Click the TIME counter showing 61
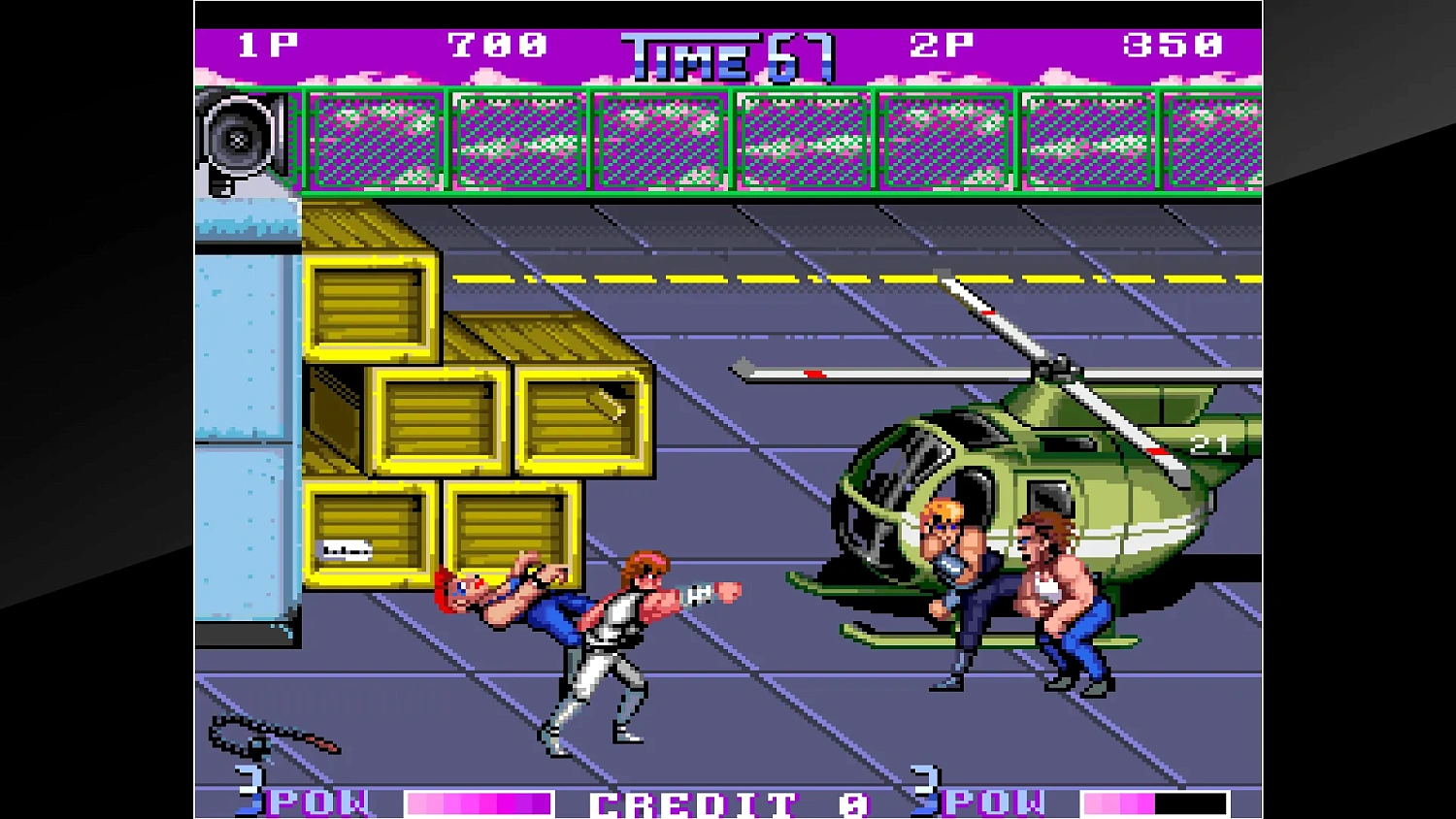The height and width of the screenshot is (819, 1456). (x=730, y=56)
